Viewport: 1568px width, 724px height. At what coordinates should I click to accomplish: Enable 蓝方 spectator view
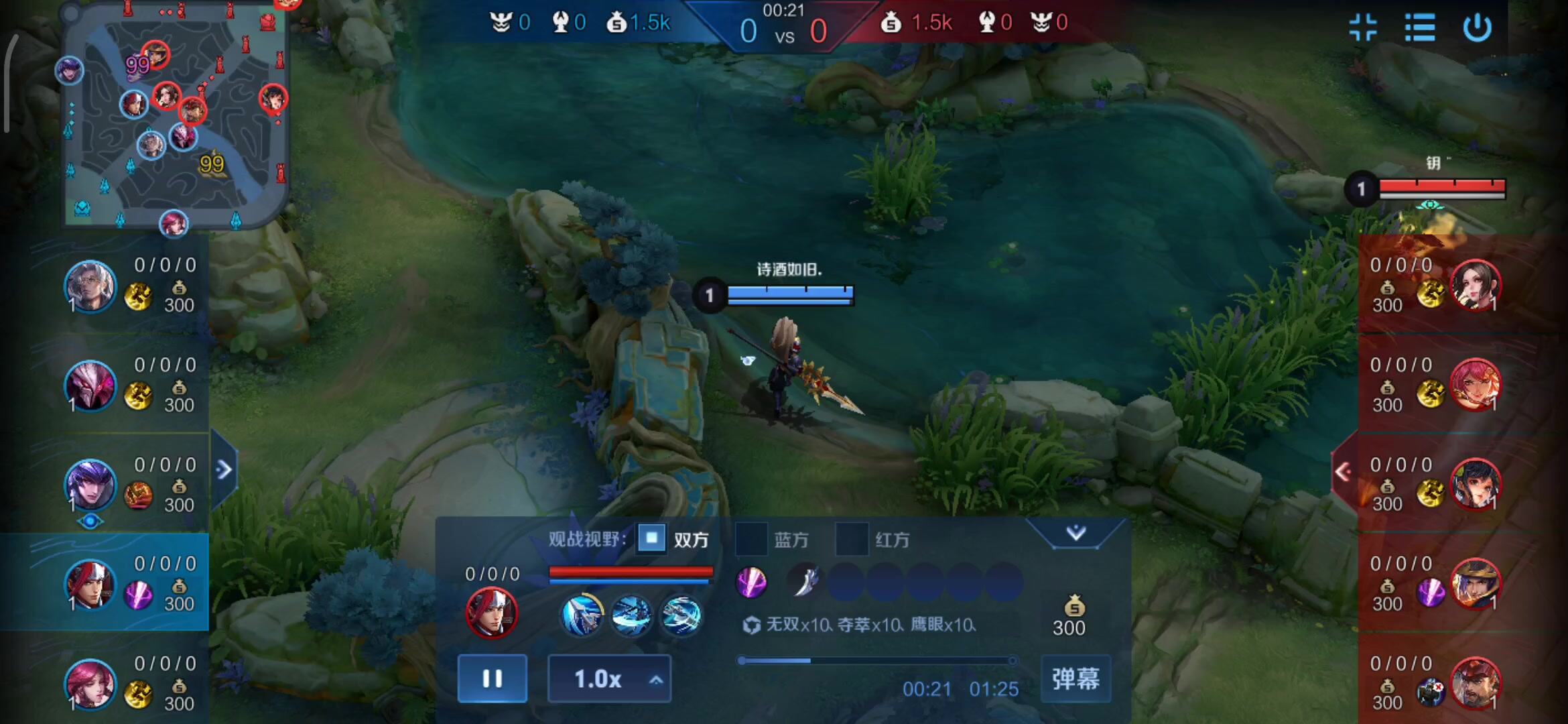[x=752, y=539]
